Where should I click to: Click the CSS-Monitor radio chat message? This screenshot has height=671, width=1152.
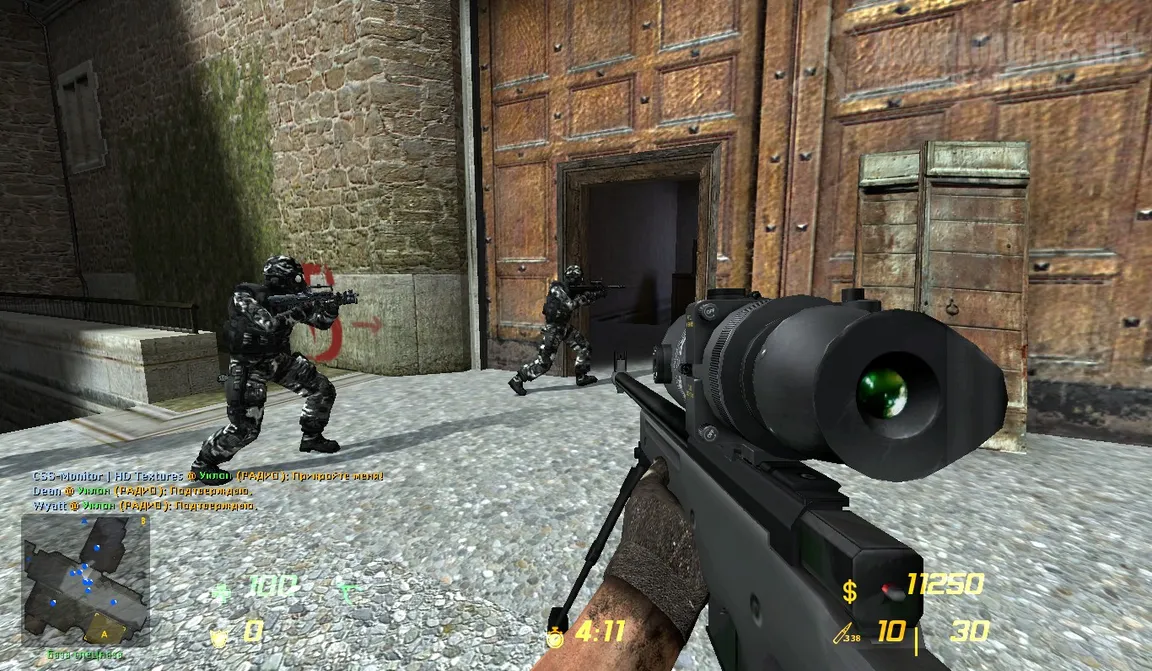click(x=207, y=476)
